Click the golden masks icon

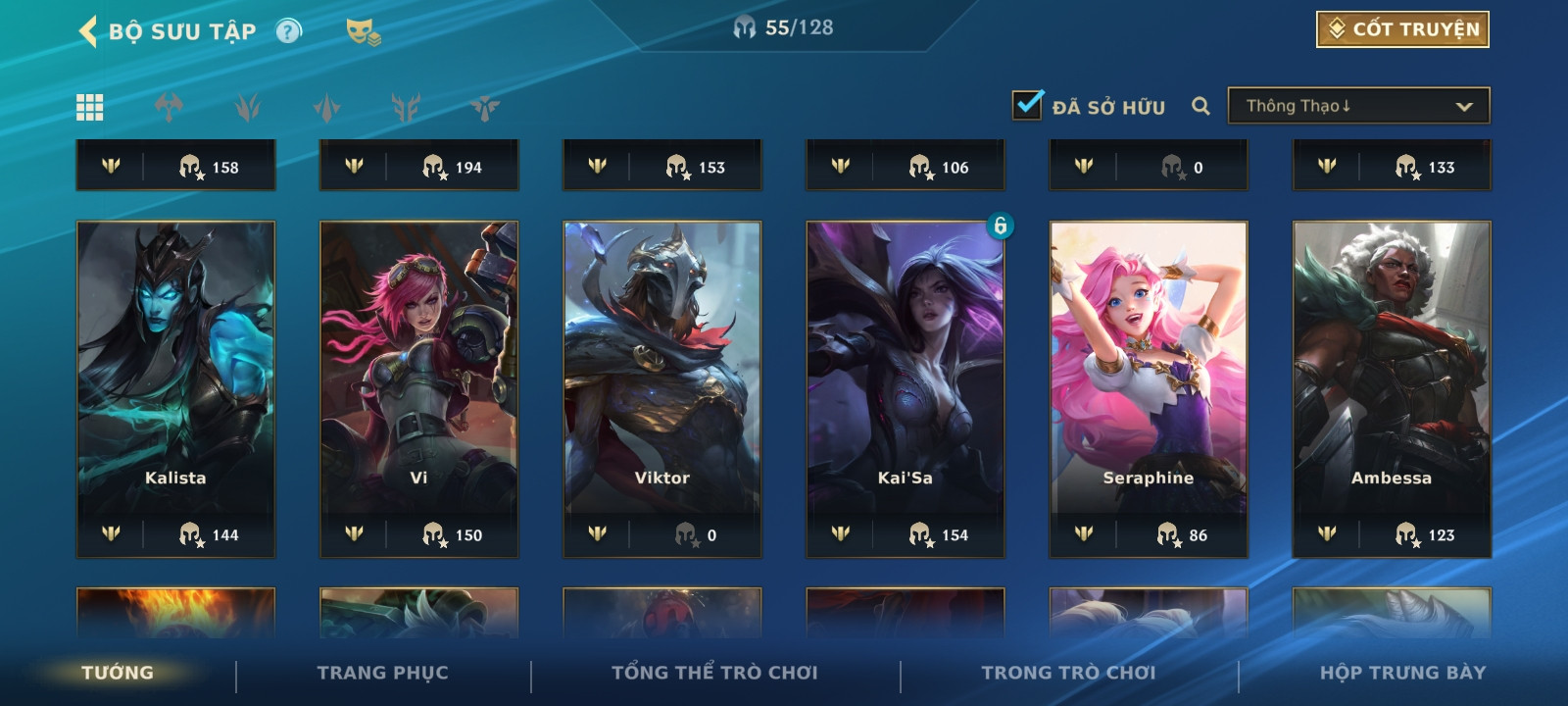[x=363, y=32]
